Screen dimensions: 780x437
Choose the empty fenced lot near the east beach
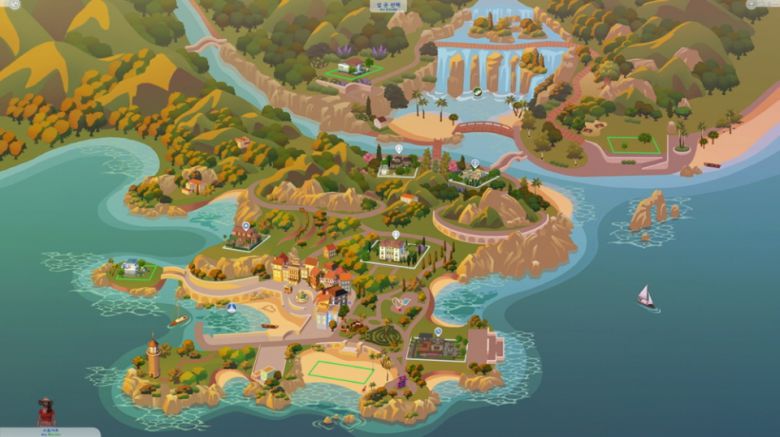click(631, 143)
